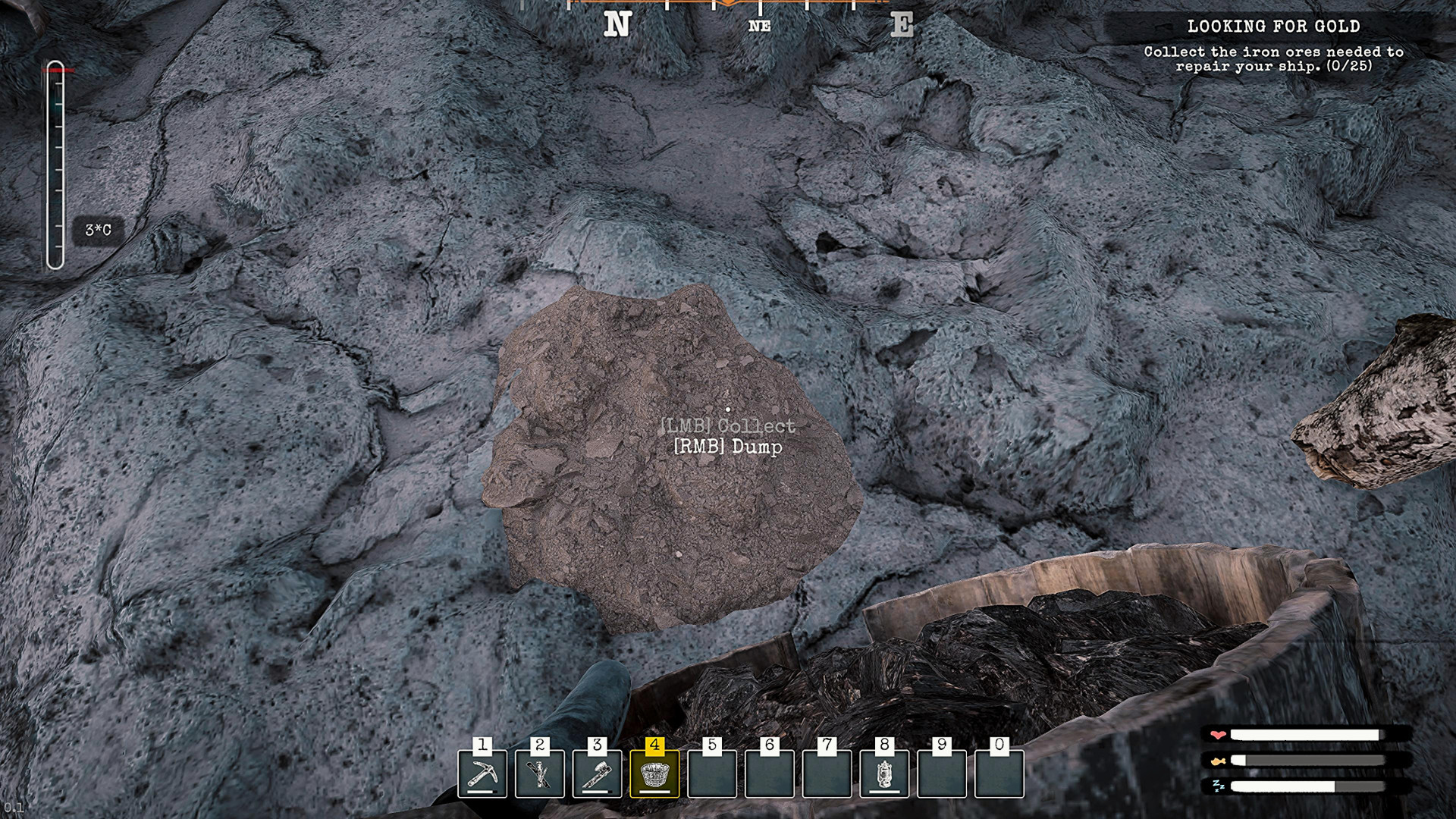
Task: Select the highlighted basket in slot 4
Action: (x=654, y=773)
